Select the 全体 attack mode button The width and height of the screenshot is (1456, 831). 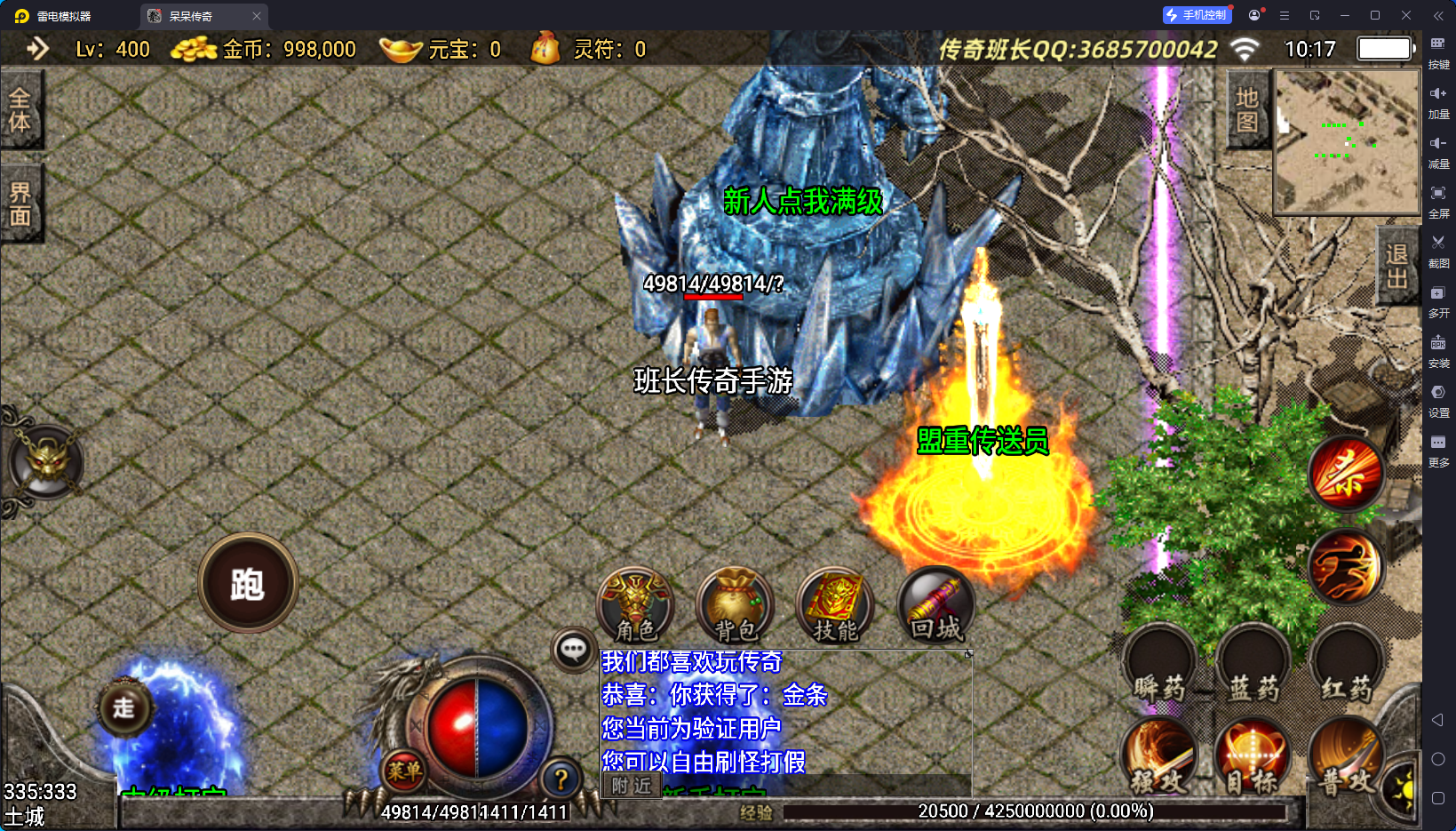point(20,109)
